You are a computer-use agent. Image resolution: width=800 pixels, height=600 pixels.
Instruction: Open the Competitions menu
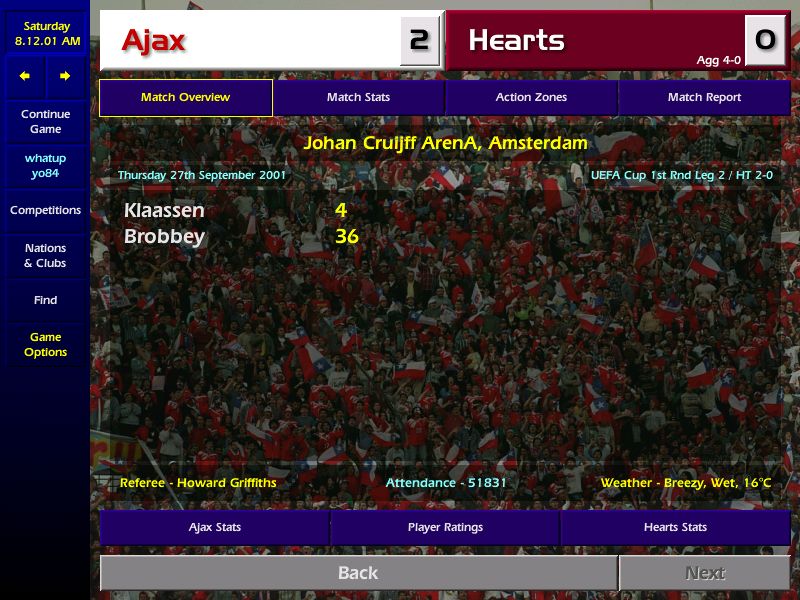click(x=45, y=210)
